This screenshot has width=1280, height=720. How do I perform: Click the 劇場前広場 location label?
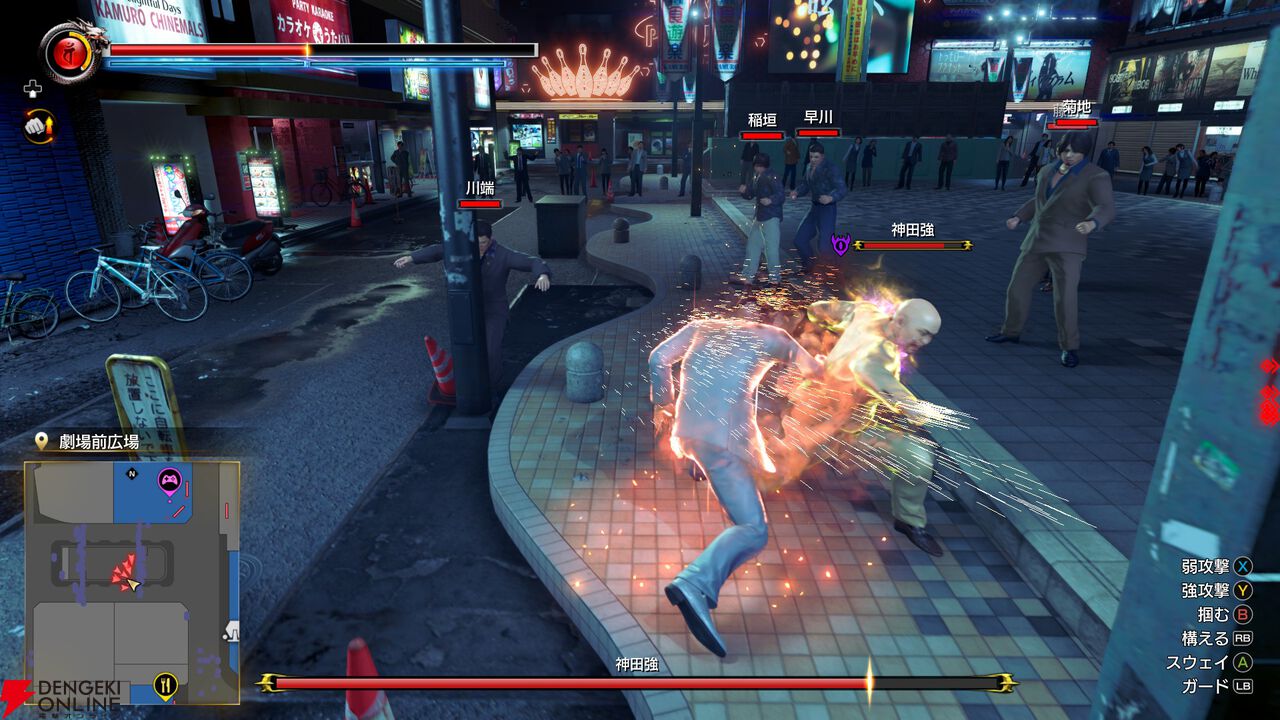pyautogui.click(x=98, y=441)
